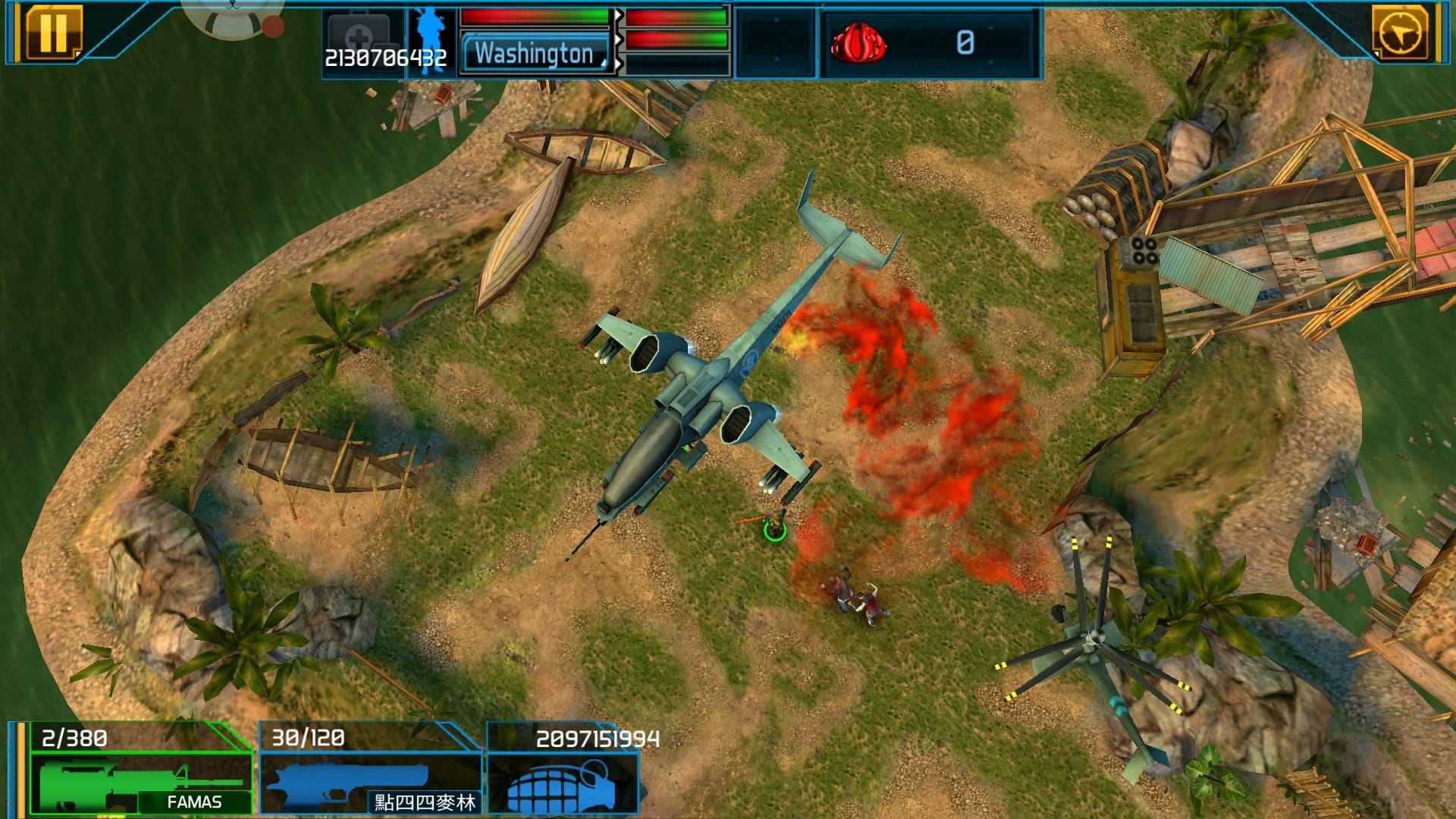
Task: Select the Washington squad member panel
Action: [535, 53]
